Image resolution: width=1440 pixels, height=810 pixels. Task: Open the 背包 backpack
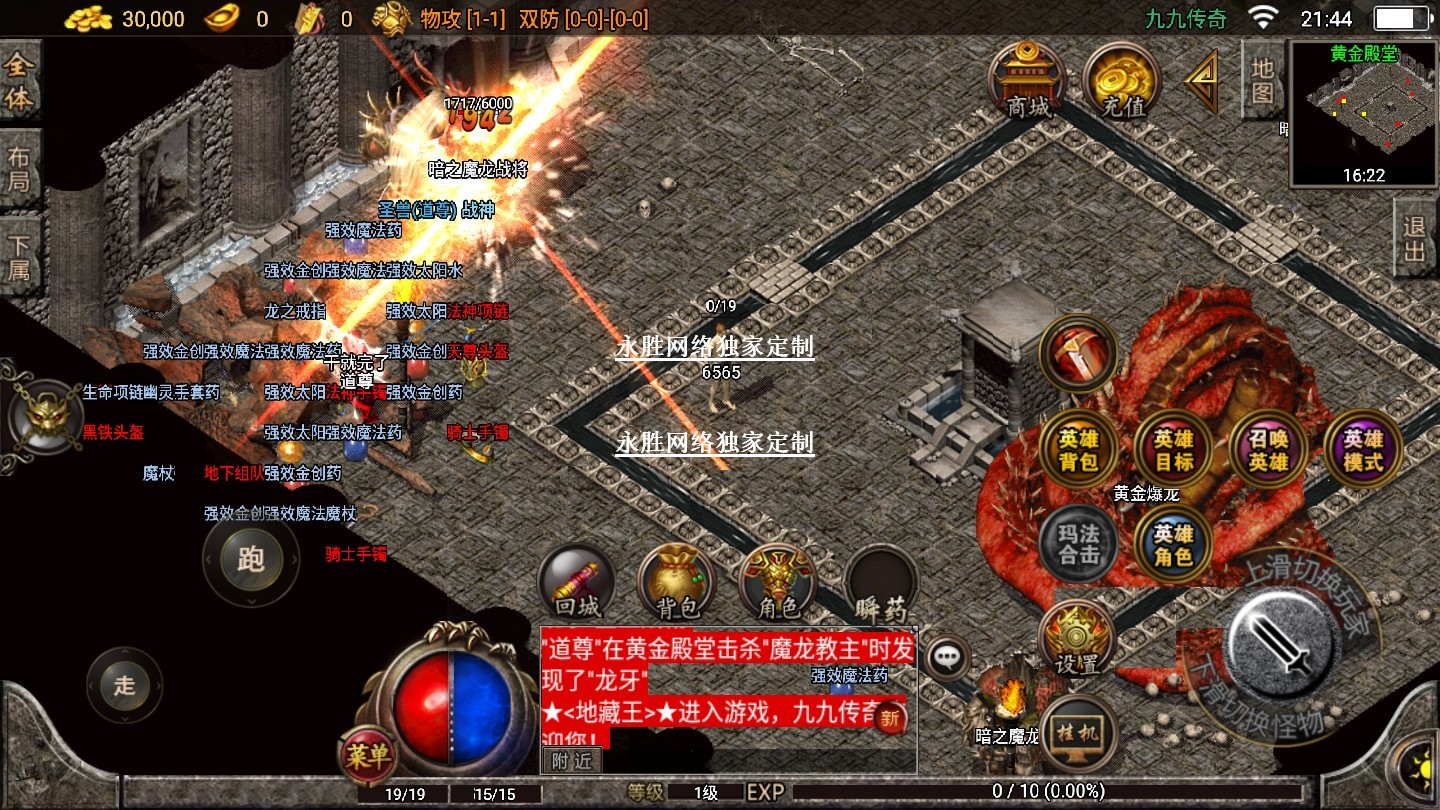click(677, 583)
